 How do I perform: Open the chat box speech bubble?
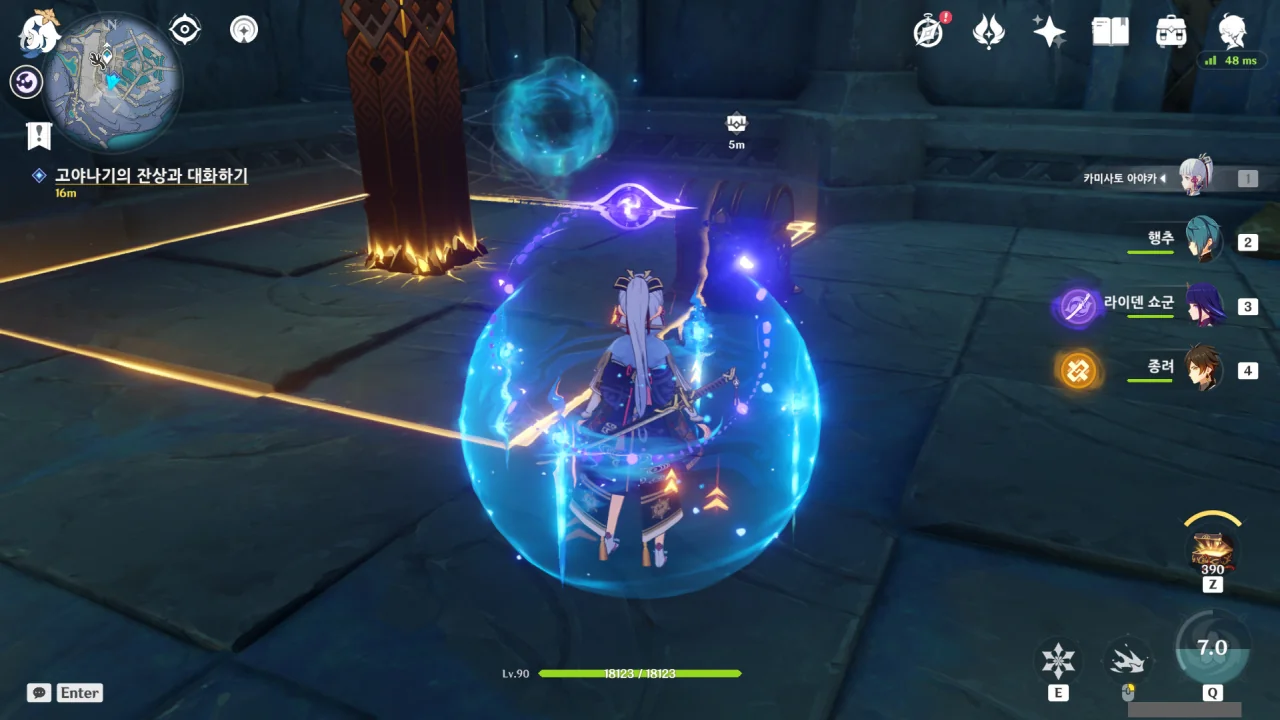pyautogui.click(x=39, y=693)
